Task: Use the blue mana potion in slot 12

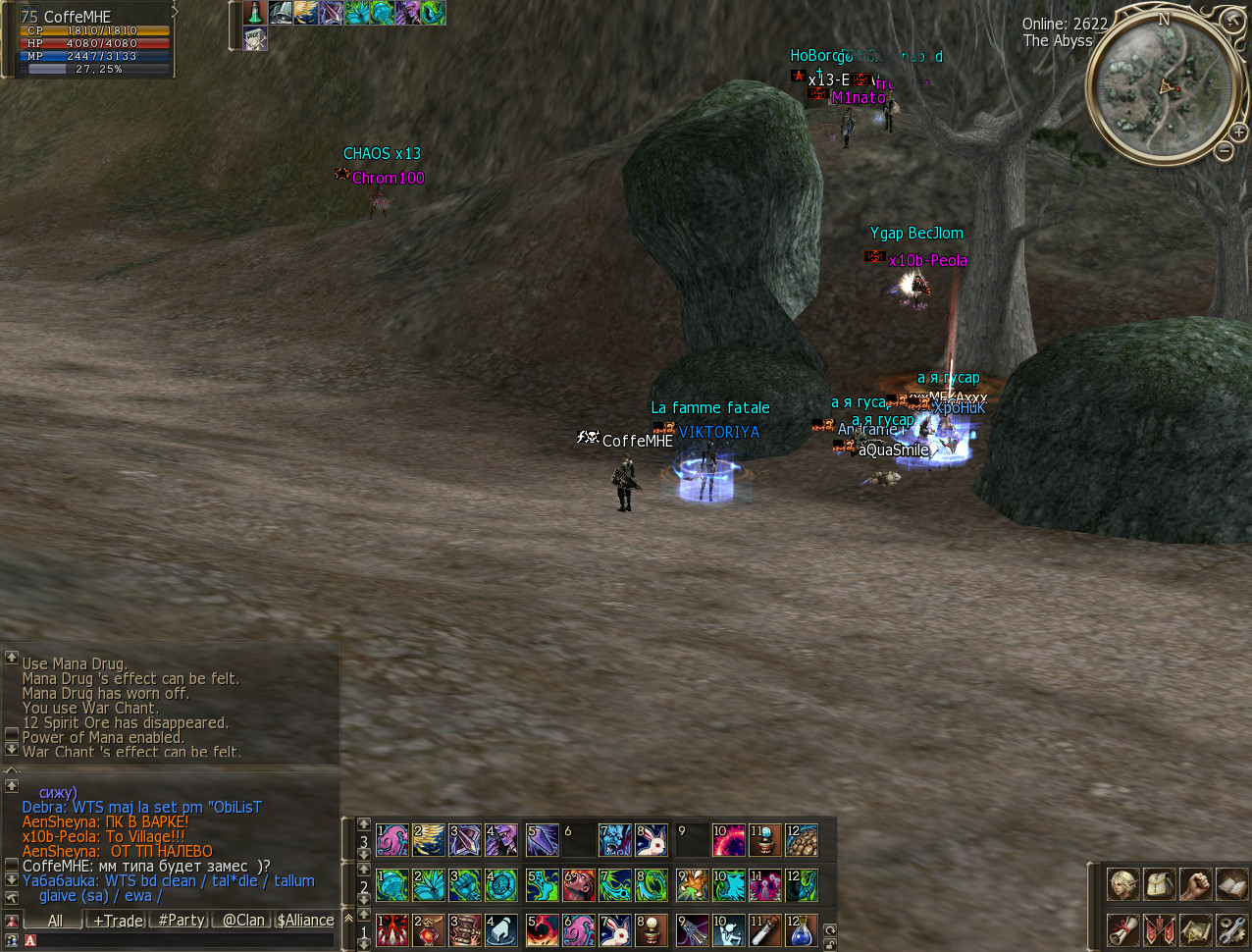Action: pos(801,929)
